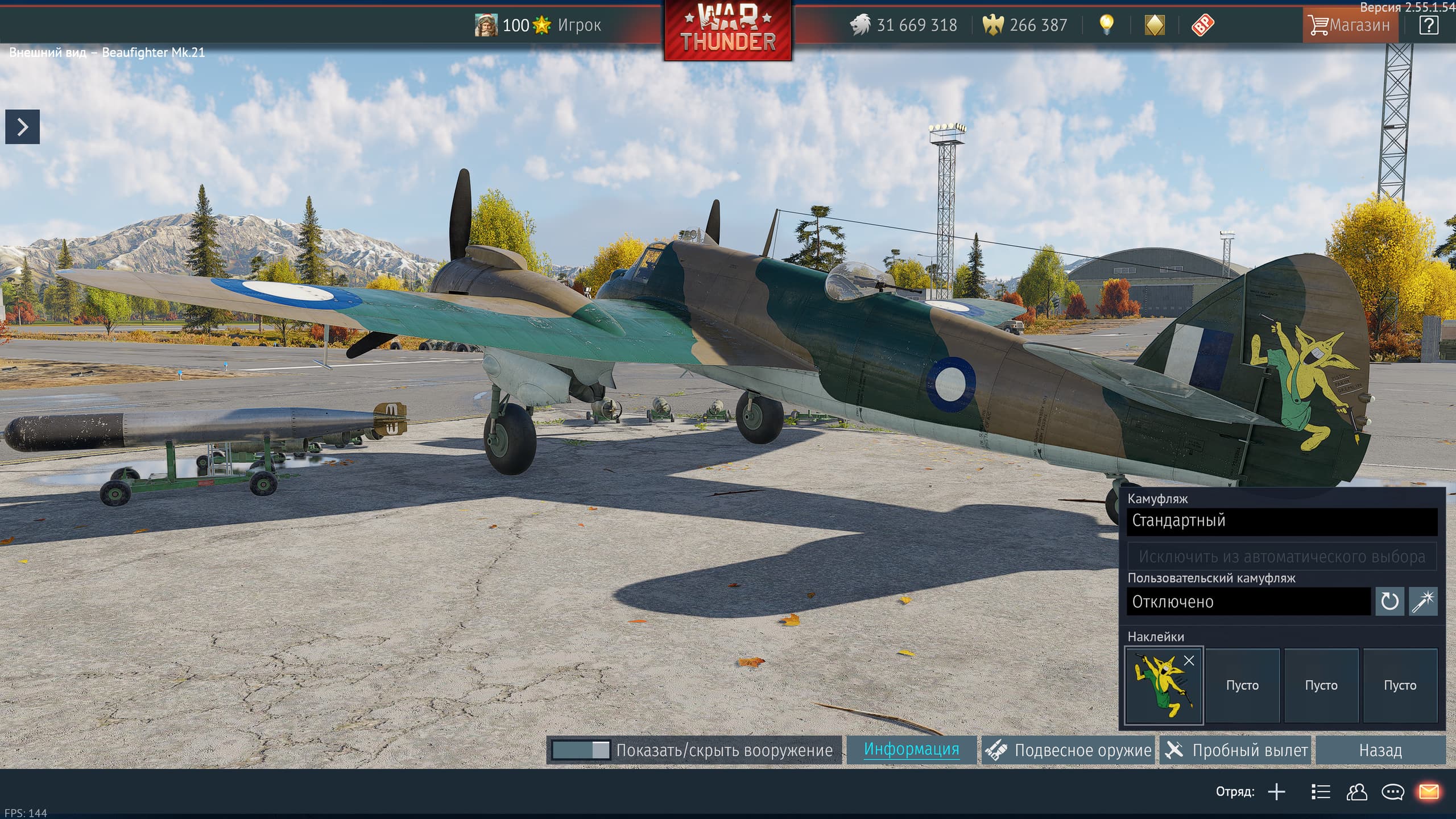This screenshot has width=1456, height=819.
Task: Open the Камуфляж Стандартный dropdown
Action: 1281,521
